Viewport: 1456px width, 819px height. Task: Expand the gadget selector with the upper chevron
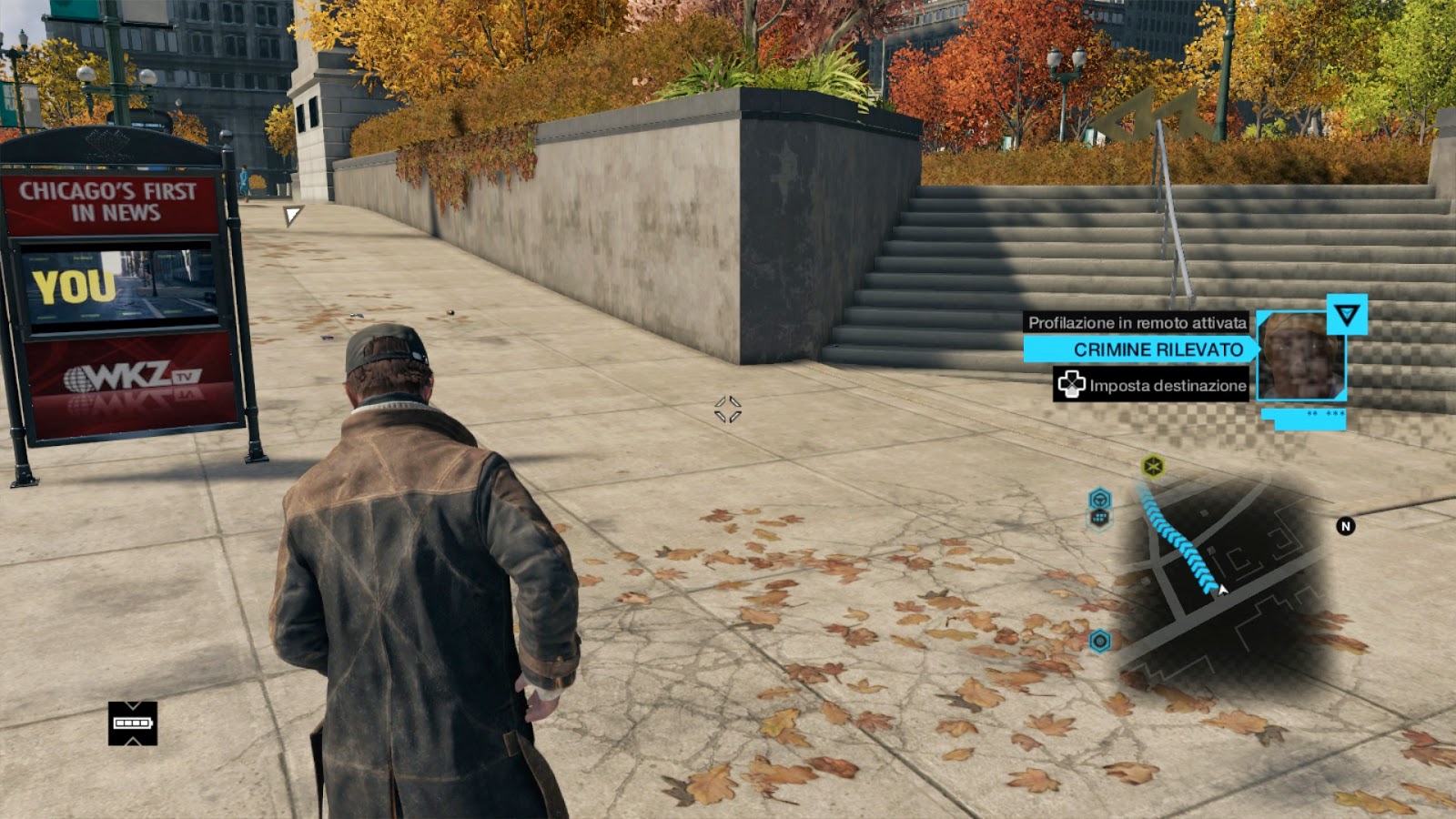point(133,705)
